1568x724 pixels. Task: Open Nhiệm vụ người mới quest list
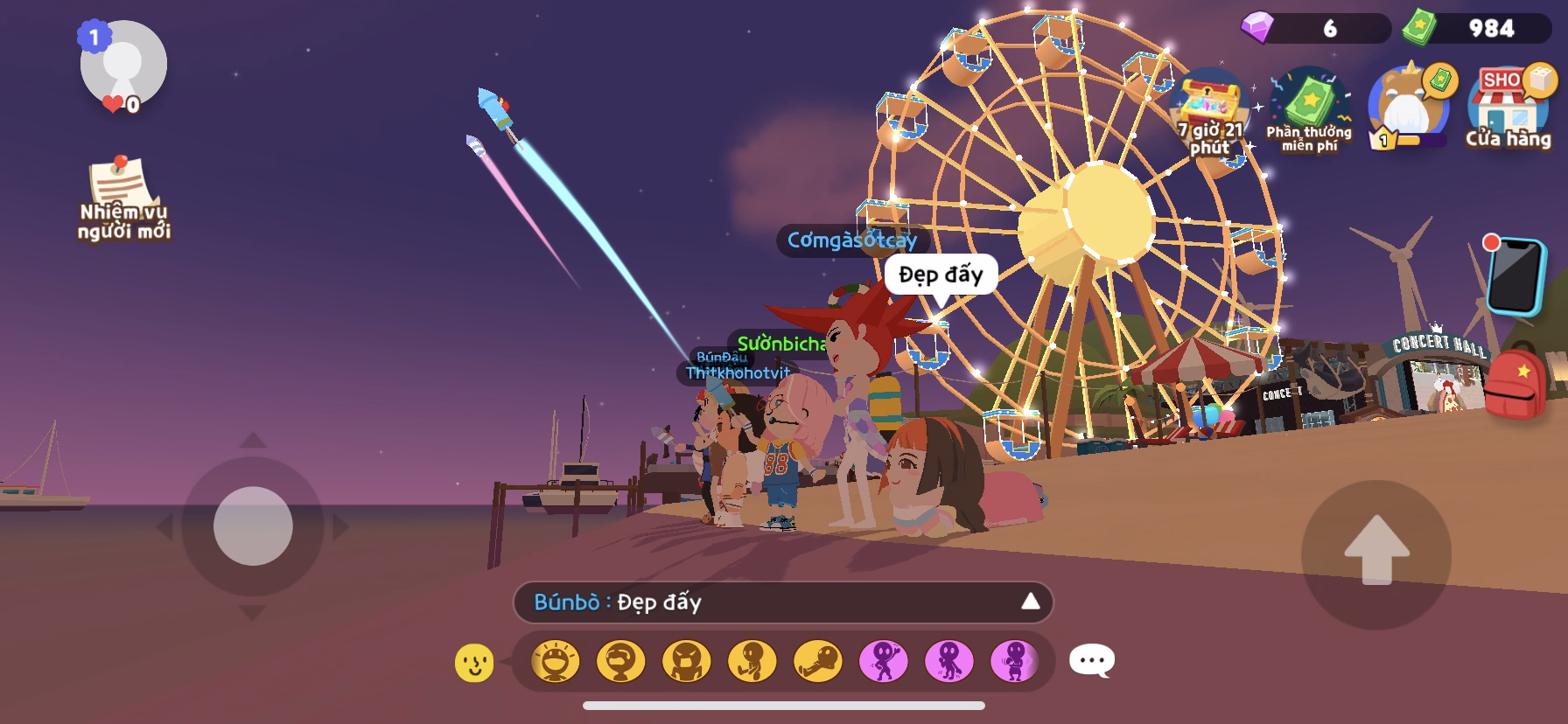point(123,198)
